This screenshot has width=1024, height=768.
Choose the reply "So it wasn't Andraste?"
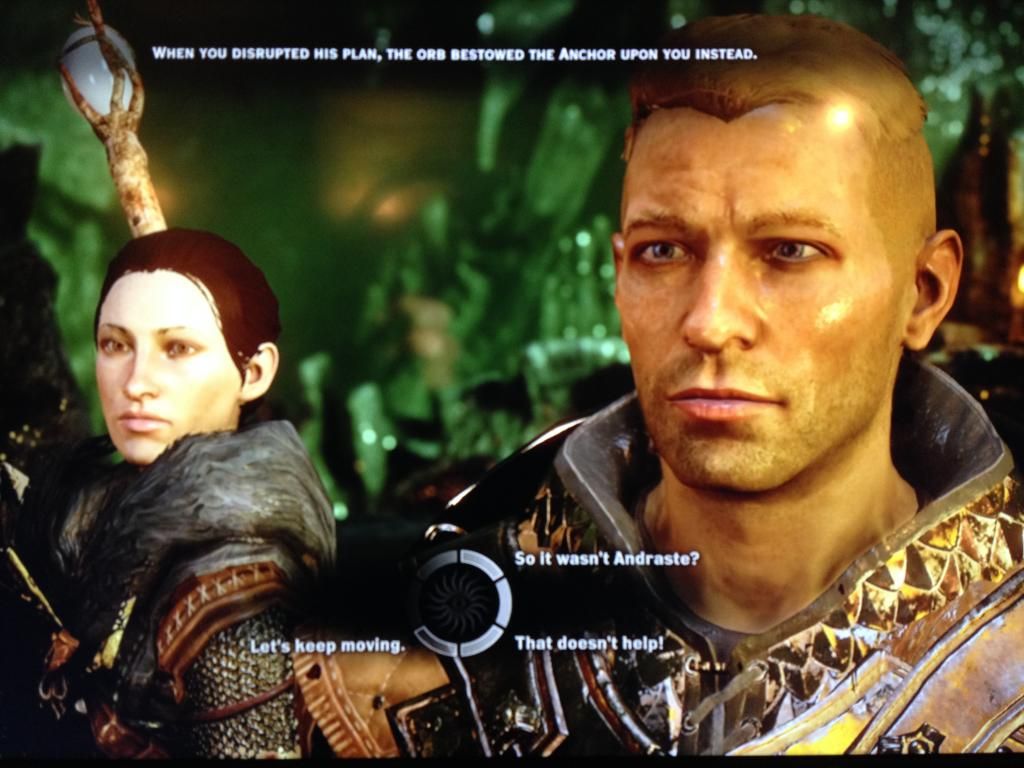(x=606, y=559)
